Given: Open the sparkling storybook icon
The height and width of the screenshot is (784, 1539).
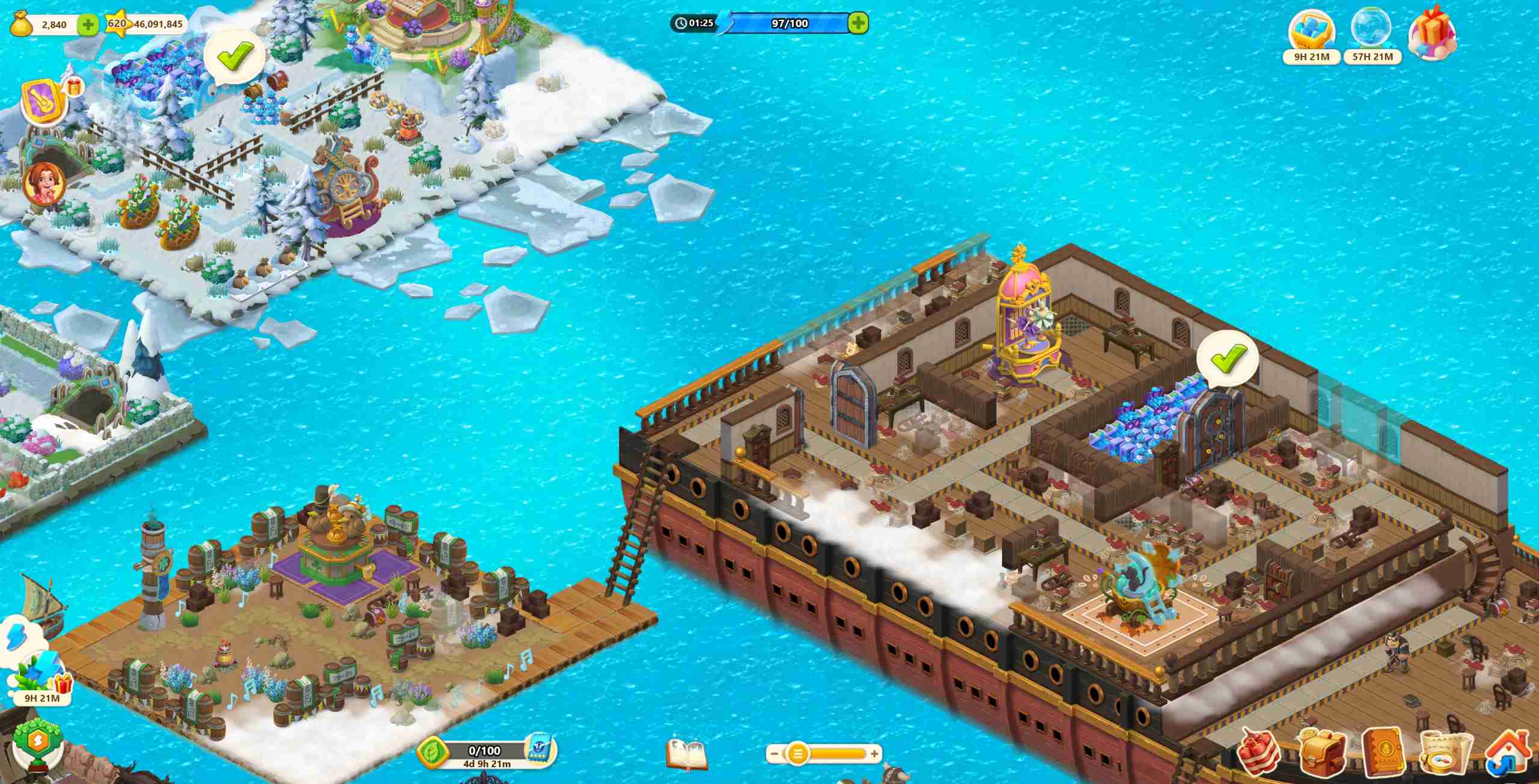Looking at the screenshot, I should 687,754.
